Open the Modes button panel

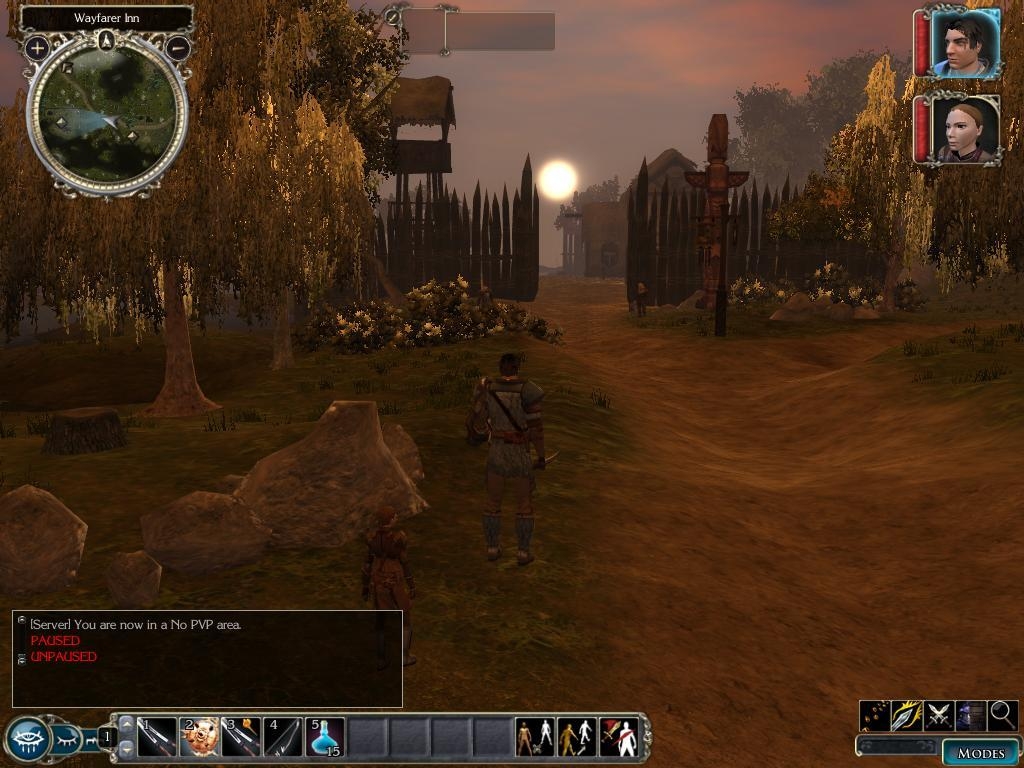pos(980,752)
